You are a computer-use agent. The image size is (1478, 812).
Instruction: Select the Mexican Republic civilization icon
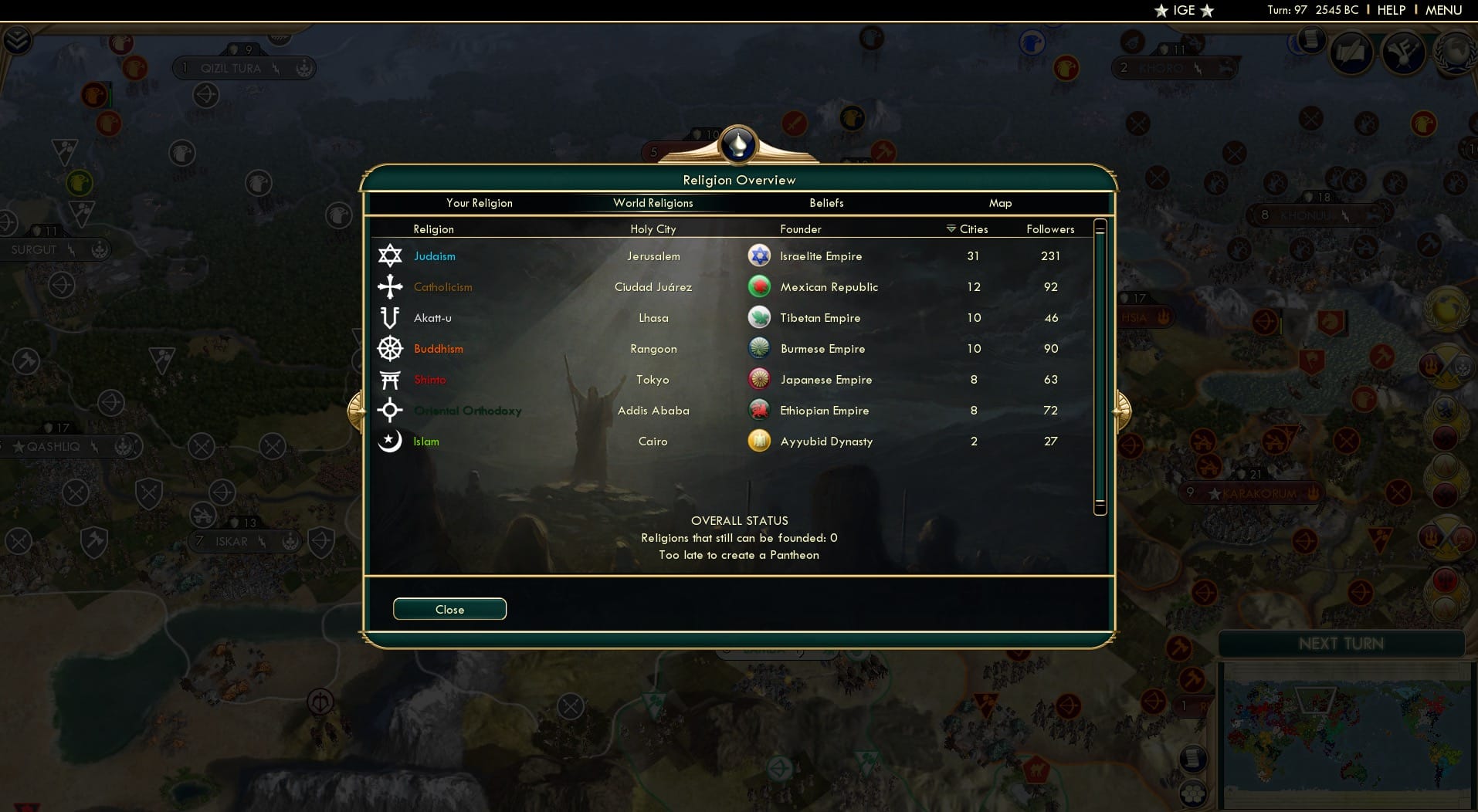point(761,286)
